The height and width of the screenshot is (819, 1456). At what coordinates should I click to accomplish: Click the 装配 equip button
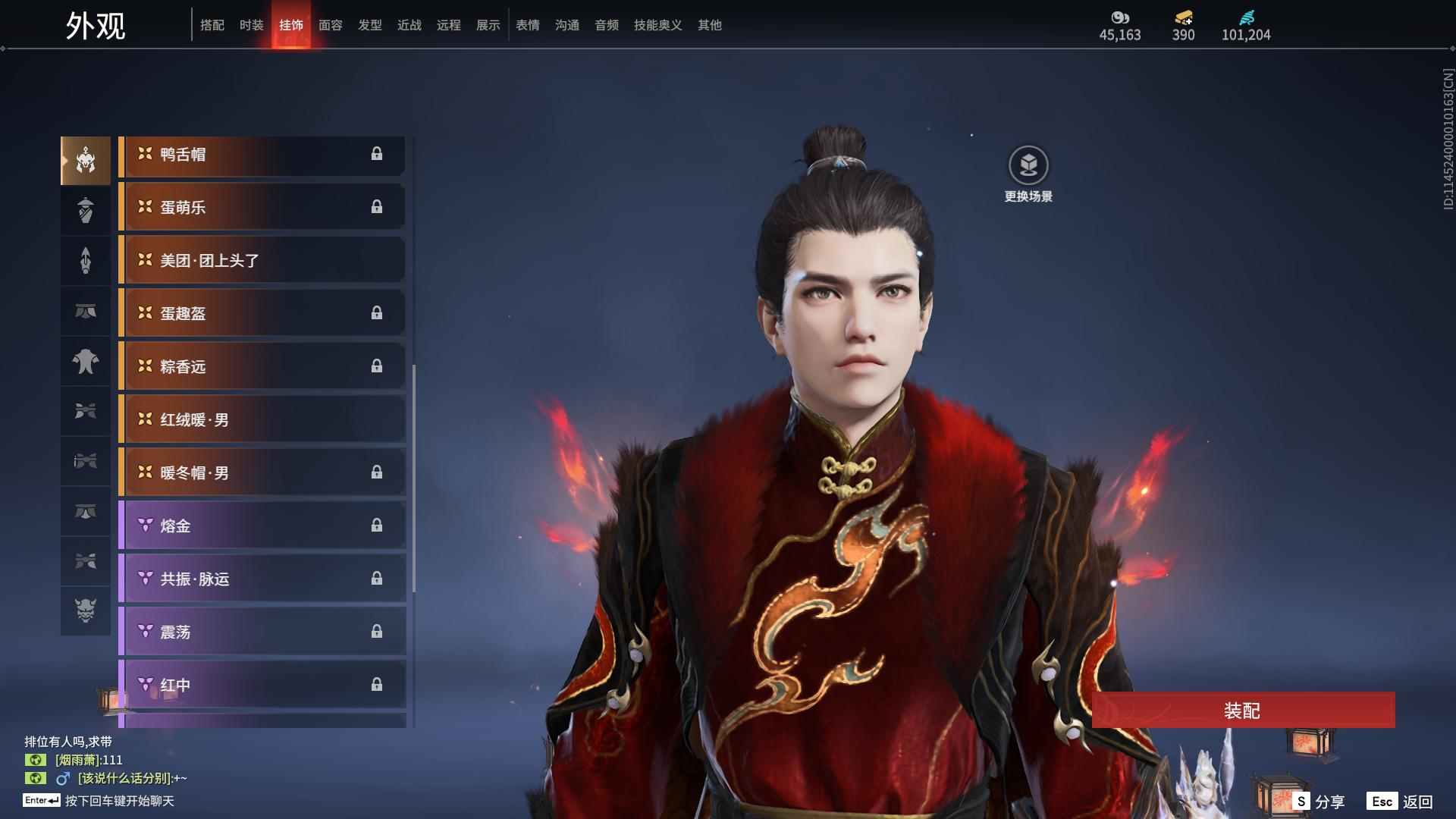(1242, 711)
